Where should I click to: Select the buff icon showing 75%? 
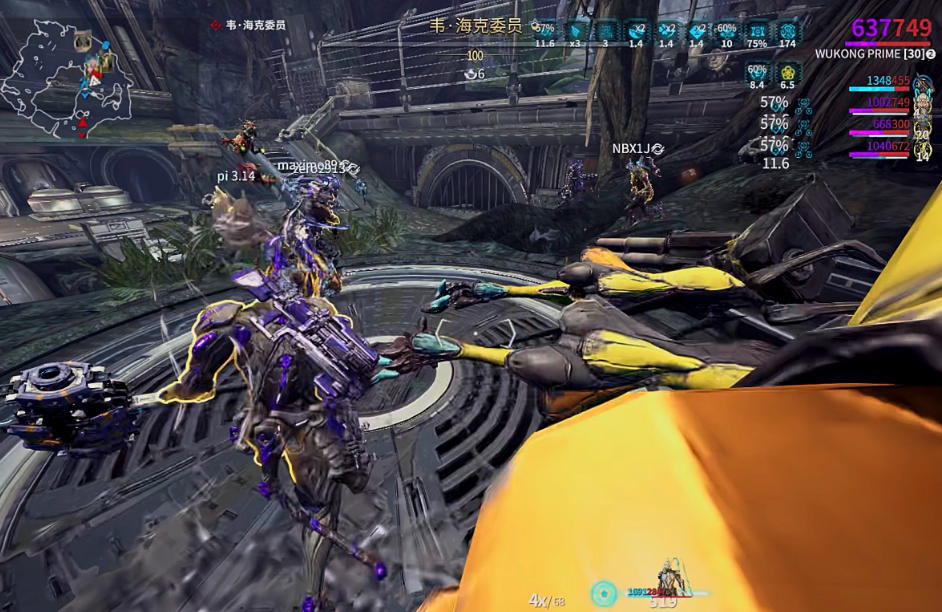tap(758, 31)
